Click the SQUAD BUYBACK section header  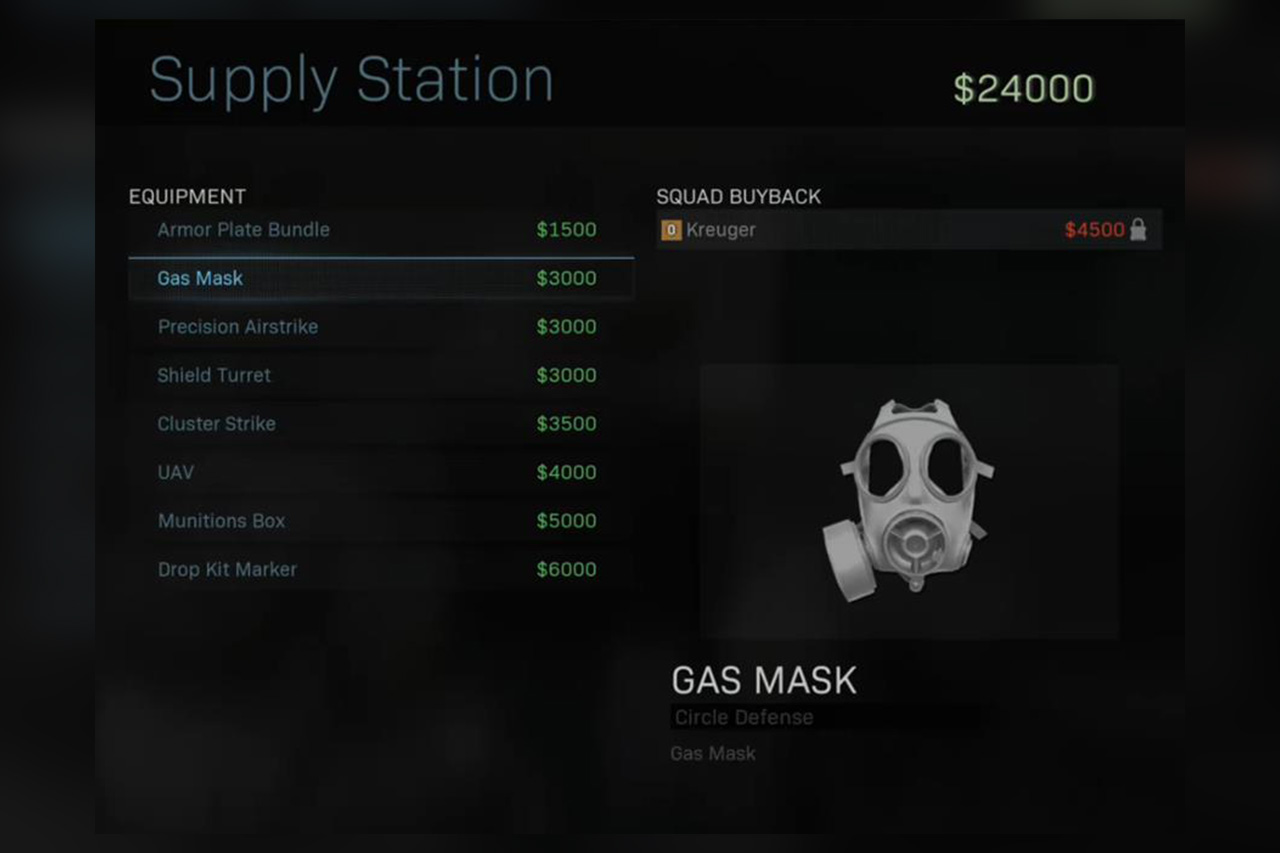click(739, 196)
